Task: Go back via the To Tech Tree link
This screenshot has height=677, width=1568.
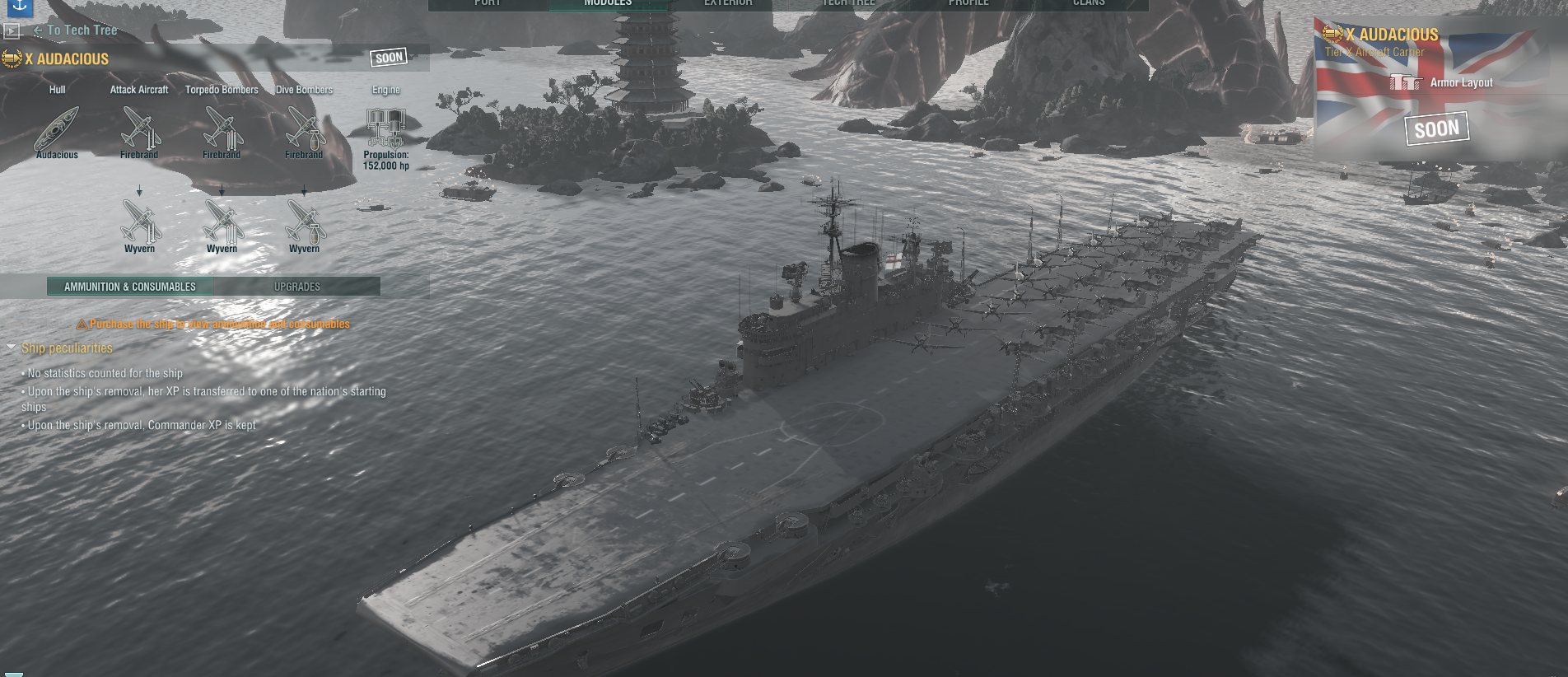Action: coord(81,30)
